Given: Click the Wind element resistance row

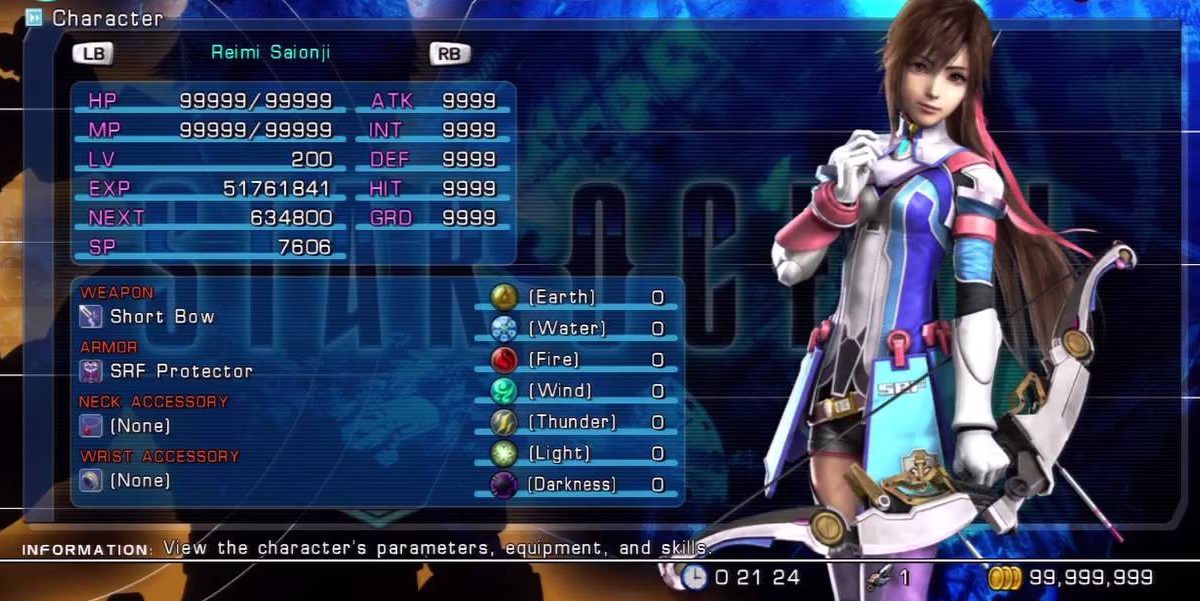Looking at the screenshot, I should 580,390.
